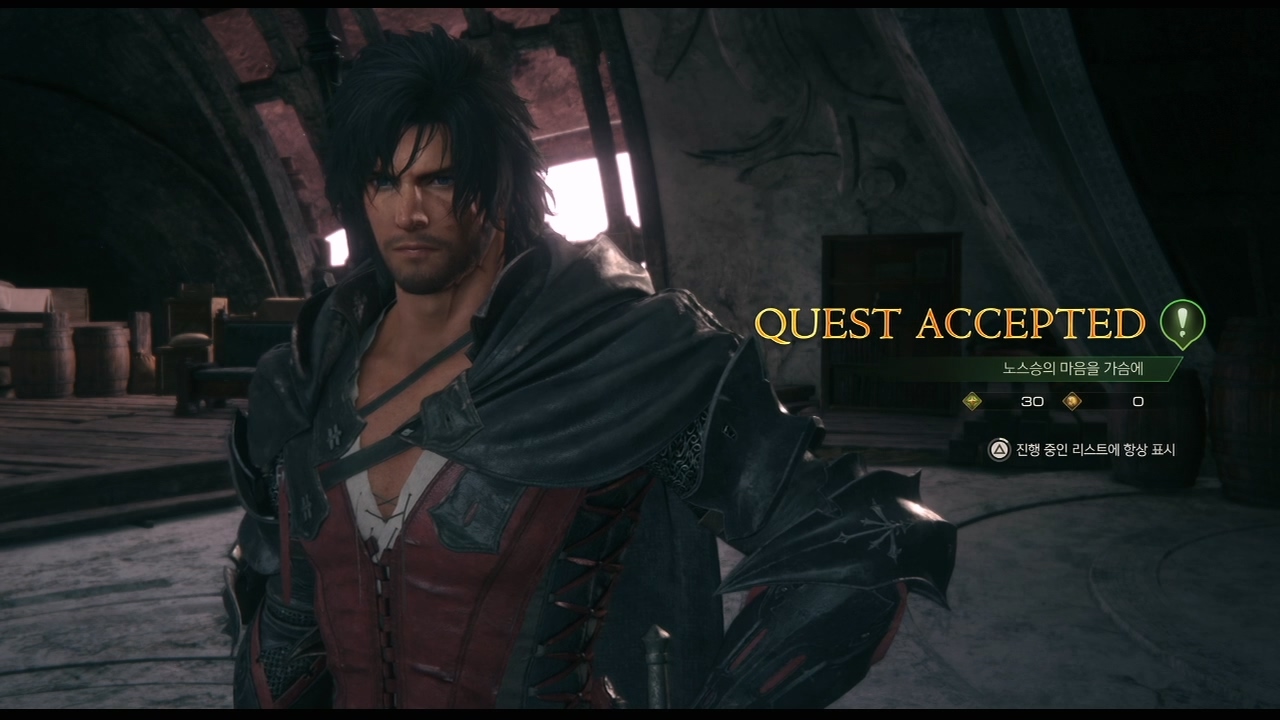
Task: Select the quest title banner 노스승의 마음을 가슴에
Action: [1072, 368]
